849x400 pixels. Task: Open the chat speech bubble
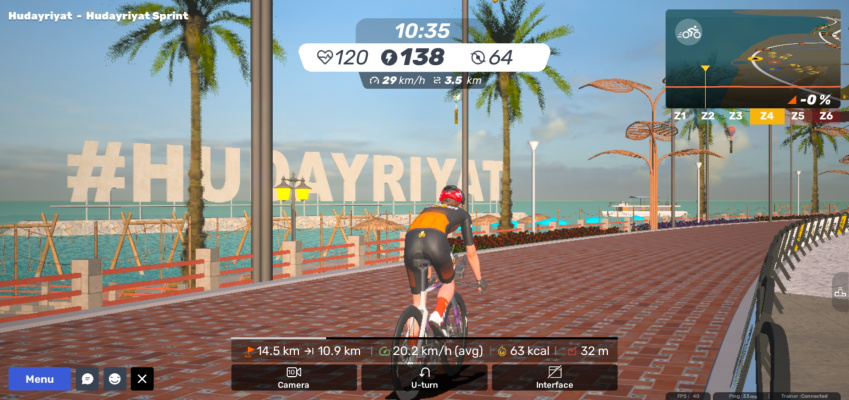[88, 379]
